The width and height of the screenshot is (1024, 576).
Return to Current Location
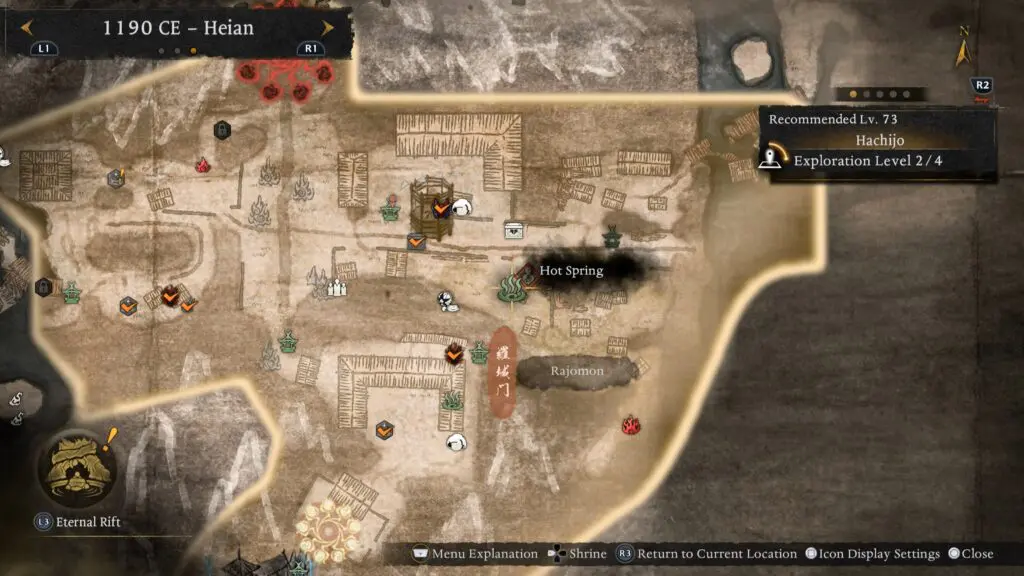tap(706, 554)
